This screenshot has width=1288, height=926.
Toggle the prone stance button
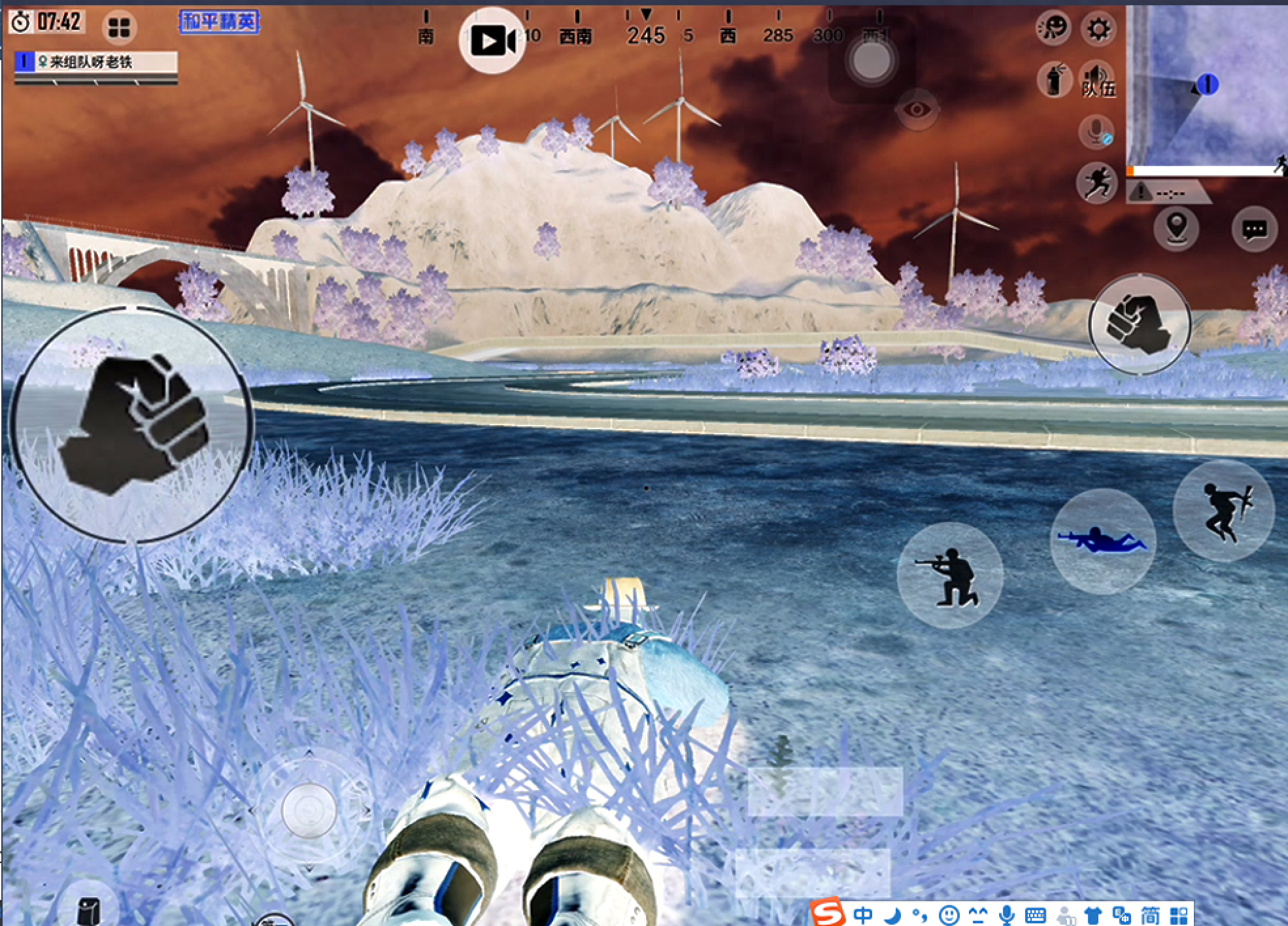pos(1102,541)
